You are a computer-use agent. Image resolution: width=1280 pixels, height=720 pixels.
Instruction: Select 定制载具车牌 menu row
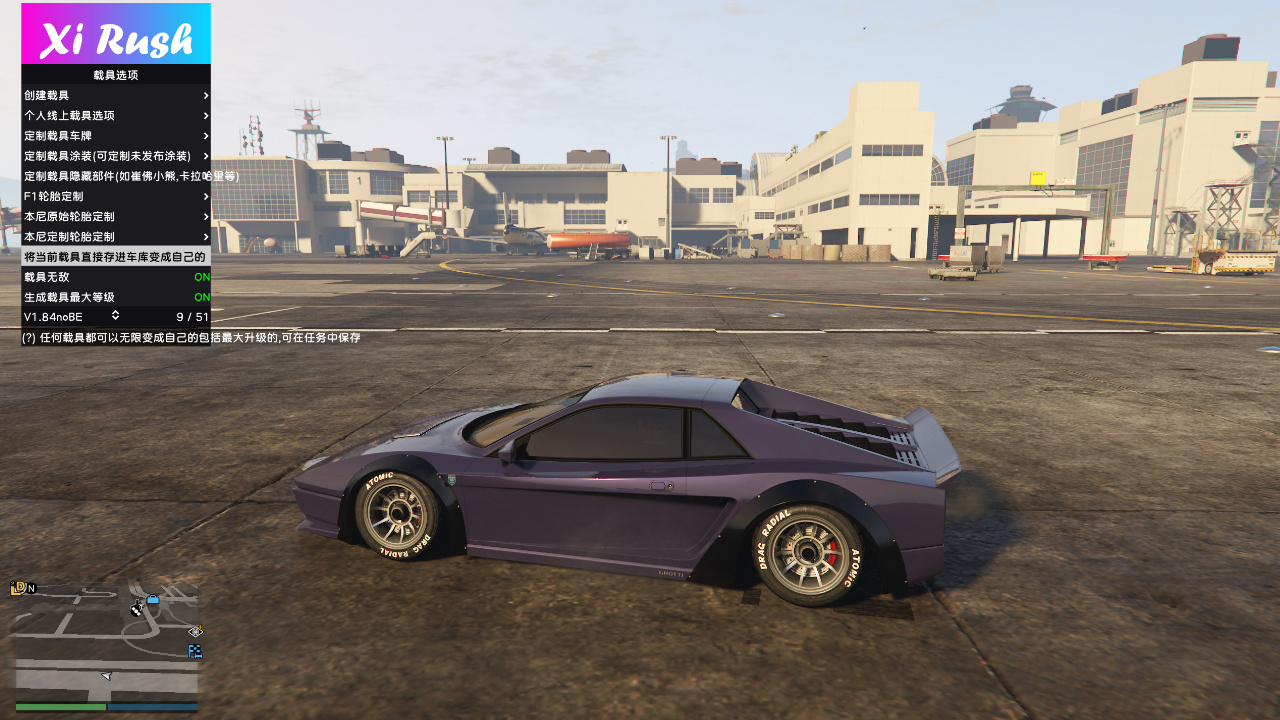pos(115,135)
